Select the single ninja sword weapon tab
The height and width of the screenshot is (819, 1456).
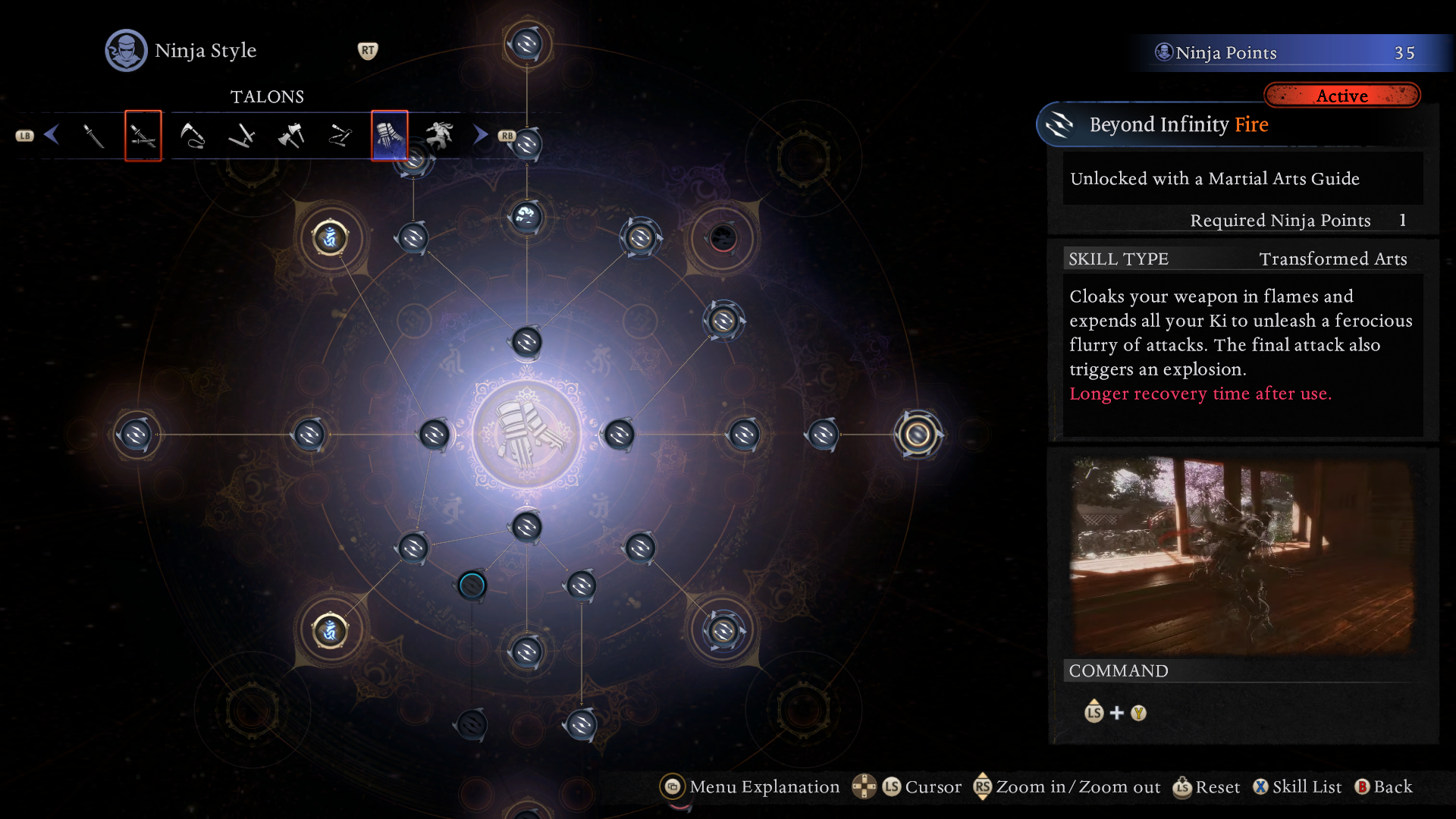point(93,136)
